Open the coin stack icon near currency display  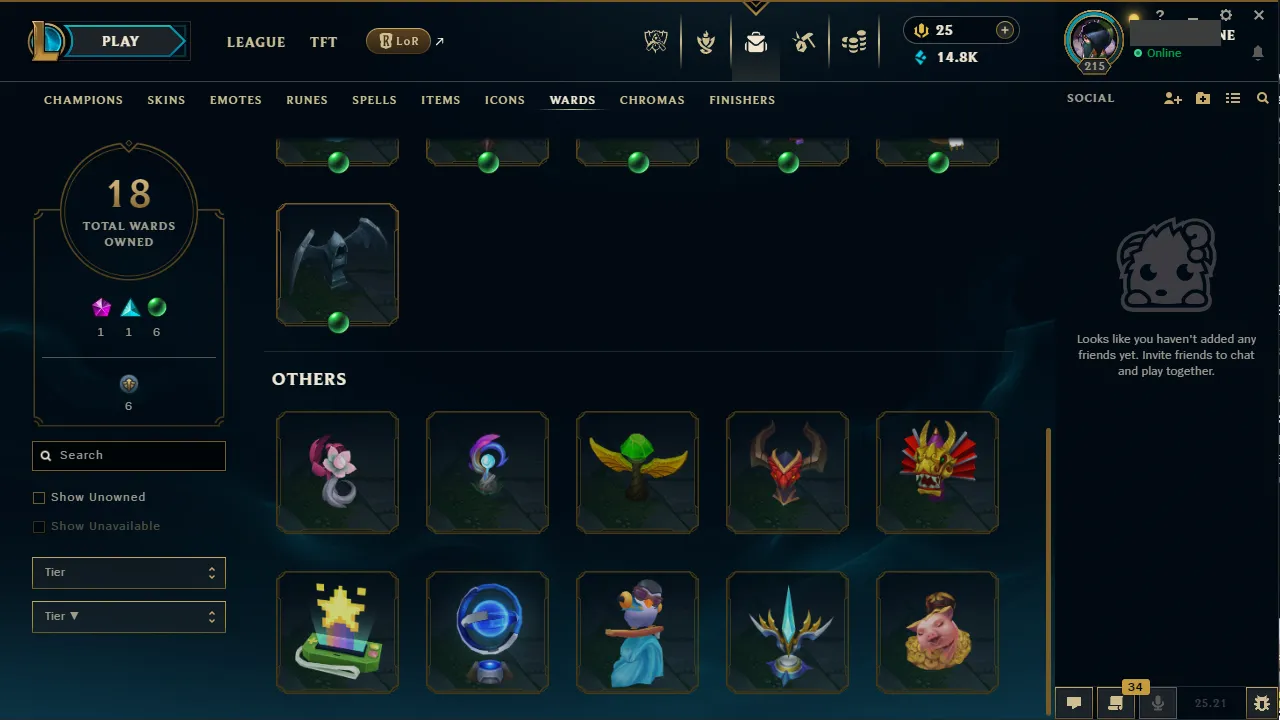[x=854, y=41]
